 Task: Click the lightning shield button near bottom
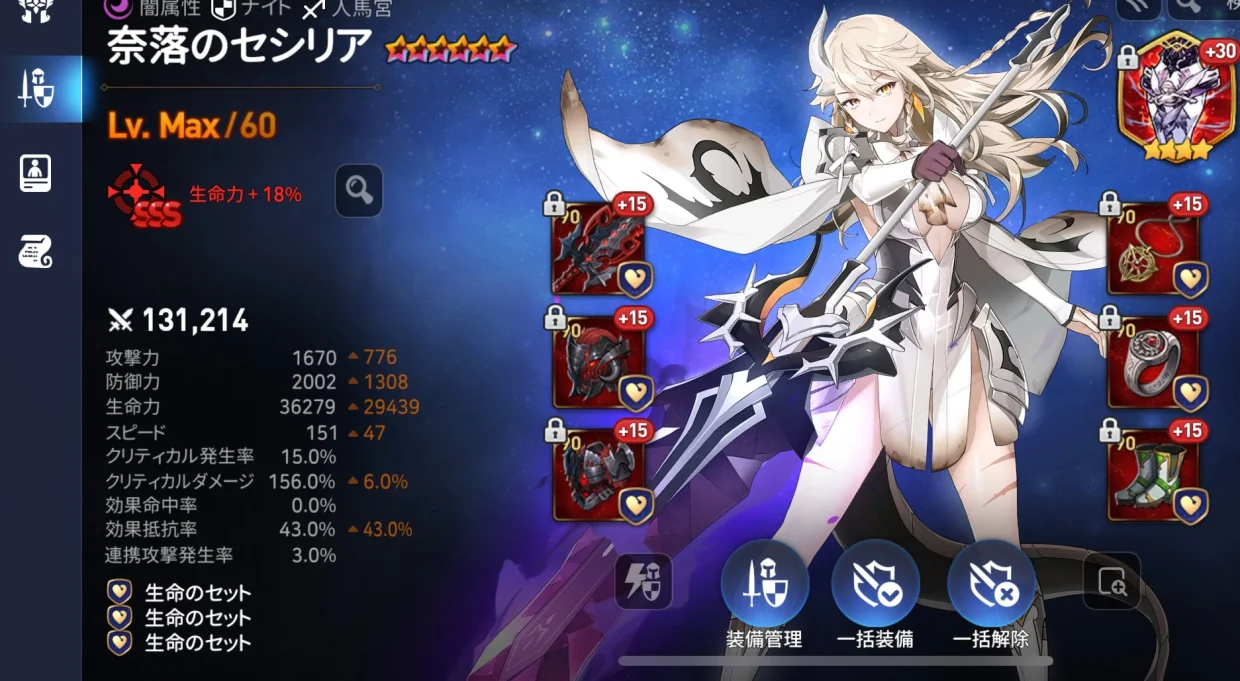point(644,581)
